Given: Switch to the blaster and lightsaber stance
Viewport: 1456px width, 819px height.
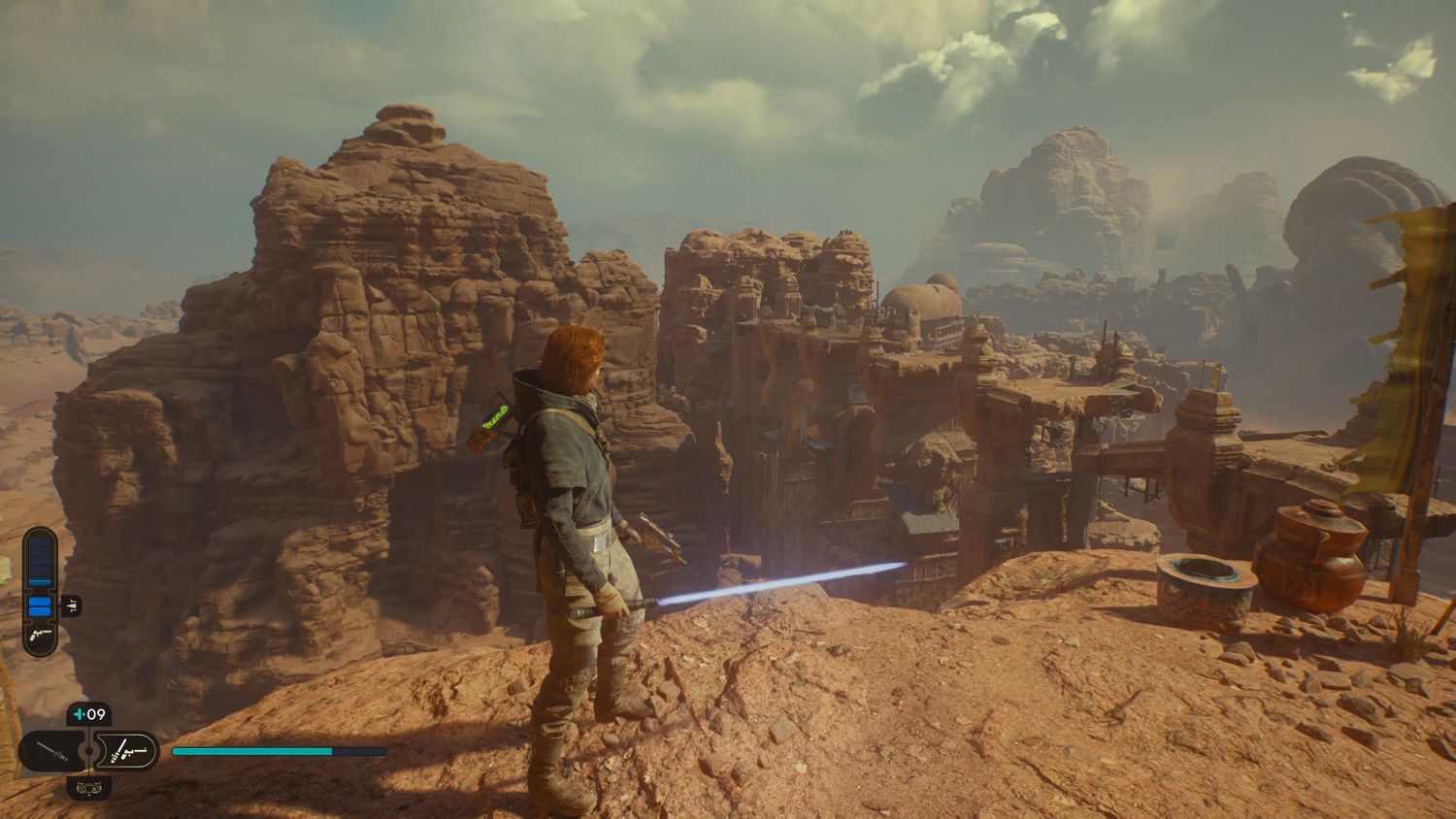Looking at the screenshot, I should click(x=130, y=751).
